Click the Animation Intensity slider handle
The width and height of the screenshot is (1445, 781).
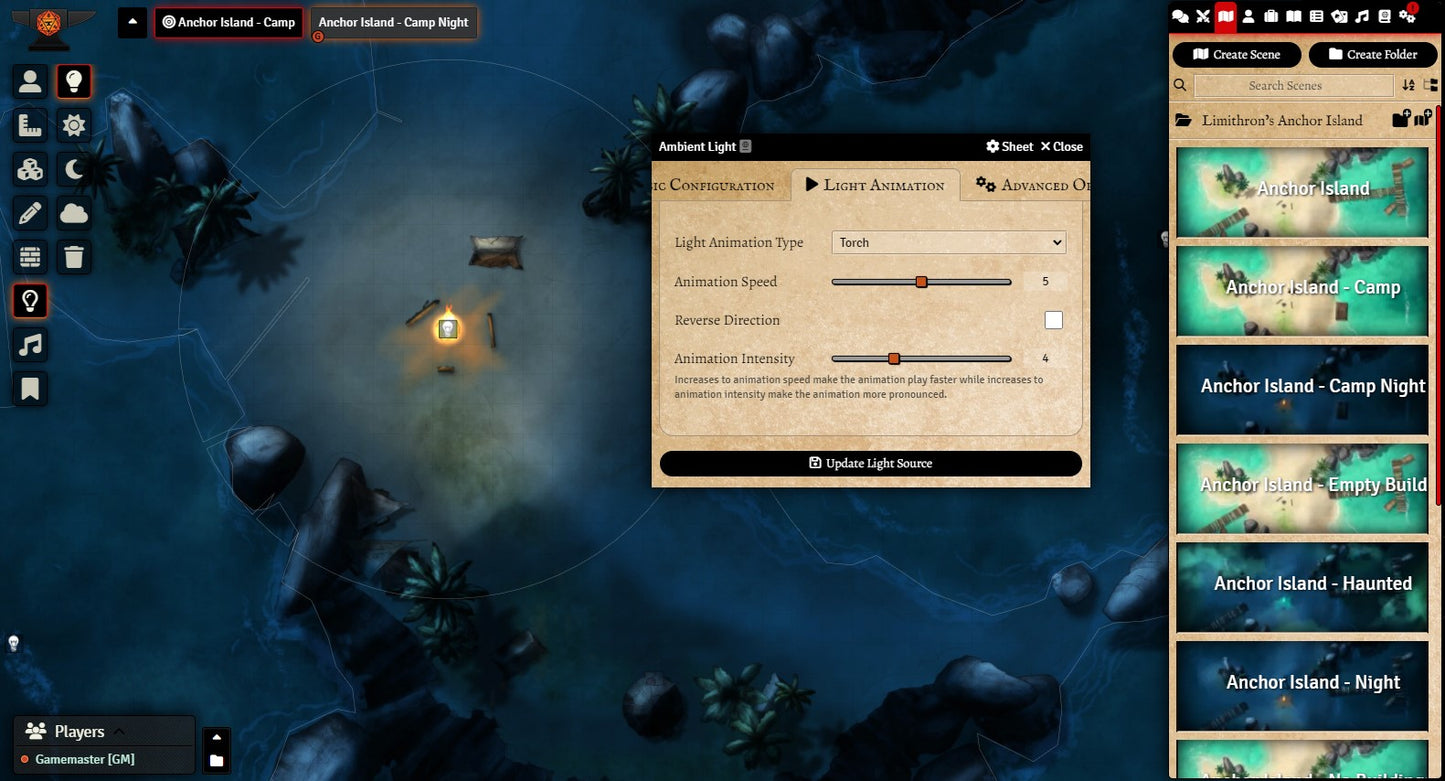[x=894, y=359]
